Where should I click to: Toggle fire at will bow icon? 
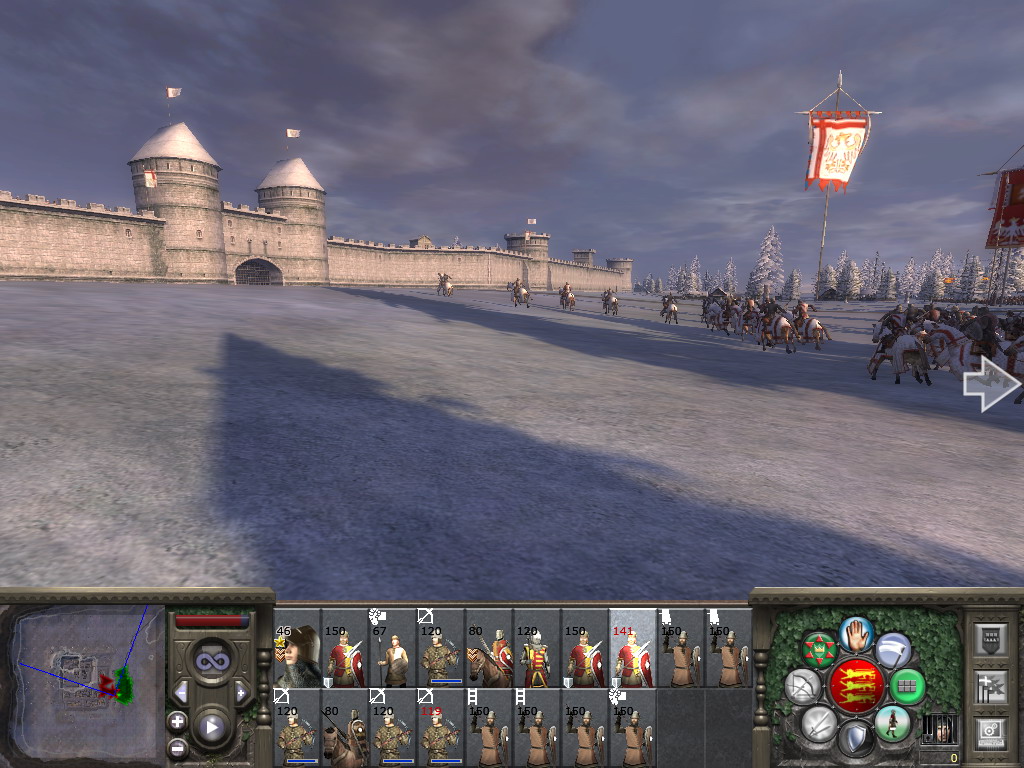point(803,686)
